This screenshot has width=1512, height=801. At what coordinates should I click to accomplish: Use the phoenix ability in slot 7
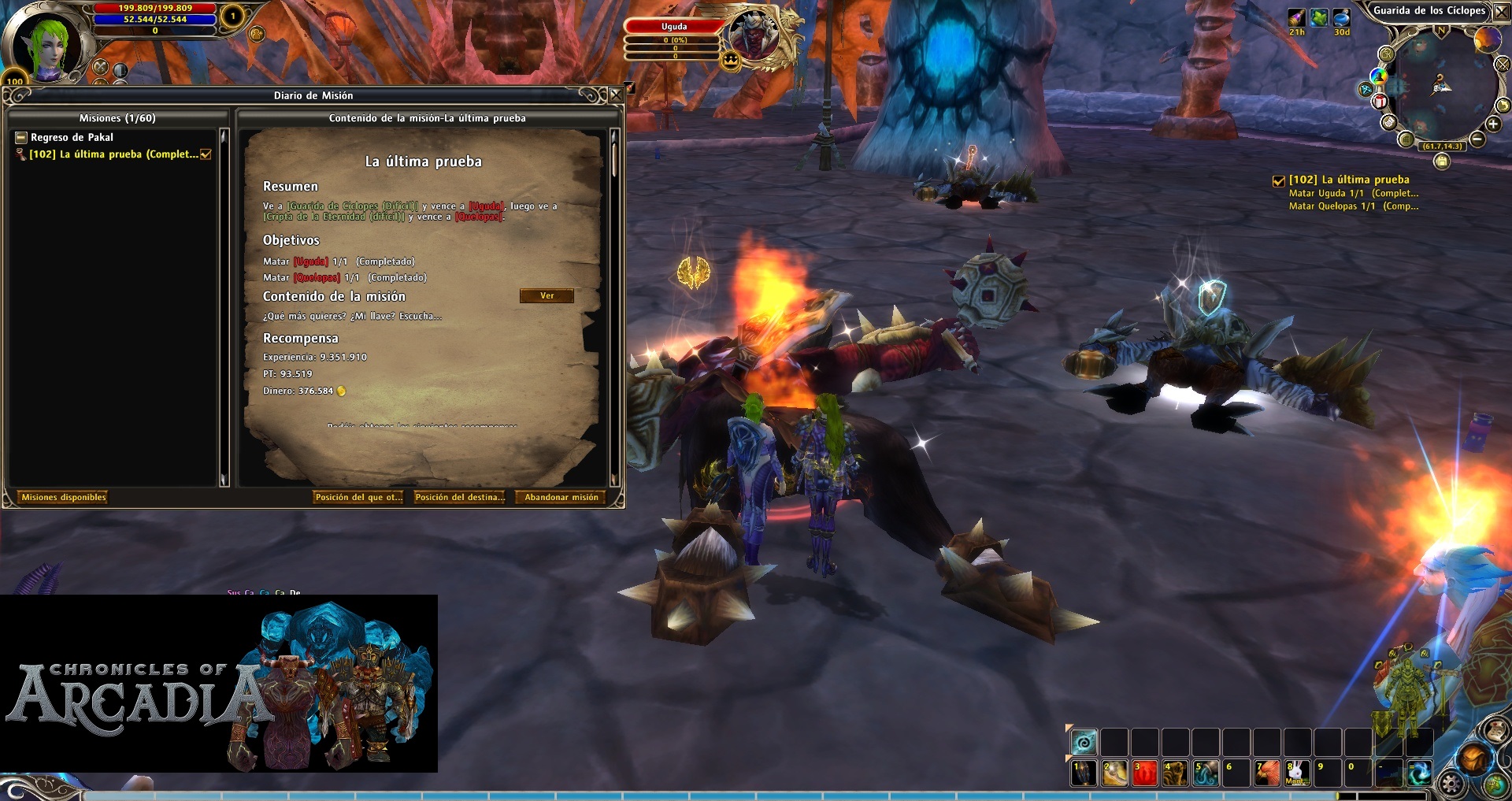[x=1267, y=773]
